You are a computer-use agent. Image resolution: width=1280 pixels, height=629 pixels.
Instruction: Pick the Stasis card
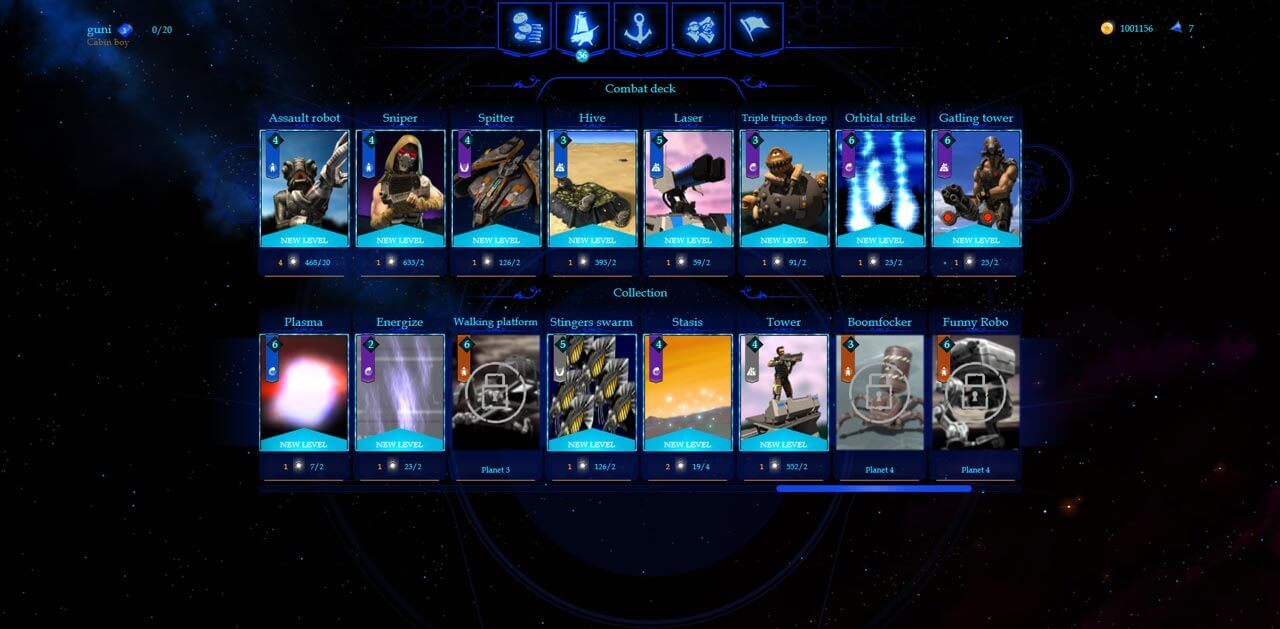coord(688,392)
